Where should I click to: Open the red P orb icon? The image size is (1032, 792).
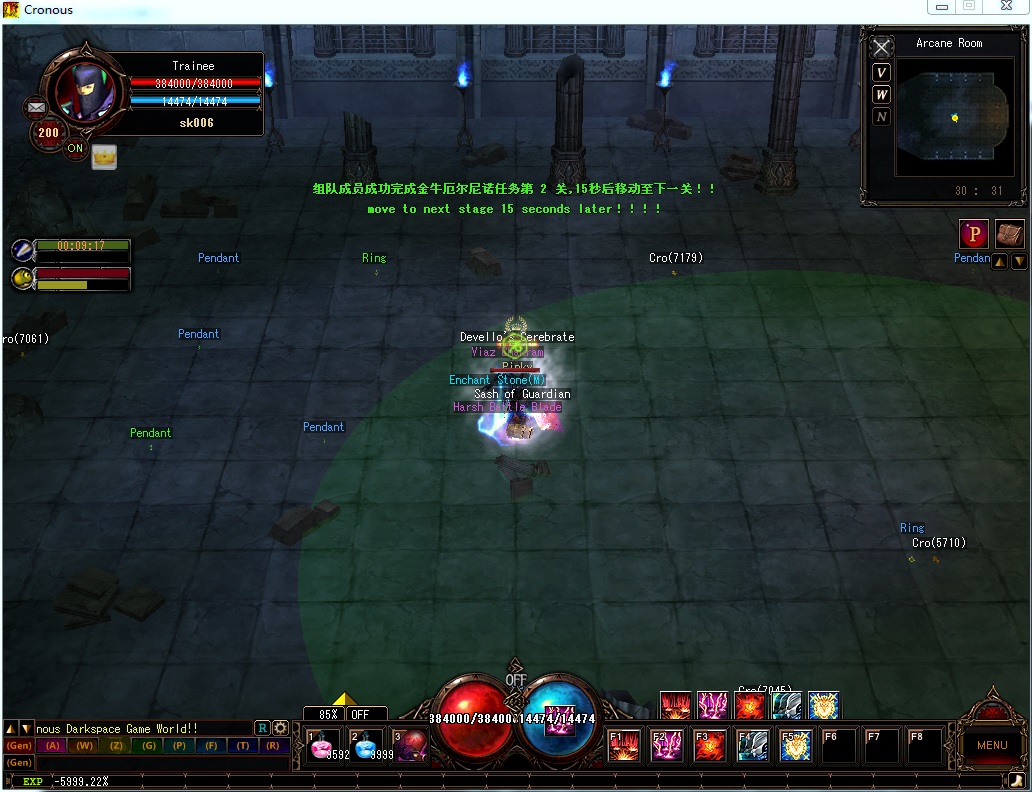pos(974,234)
